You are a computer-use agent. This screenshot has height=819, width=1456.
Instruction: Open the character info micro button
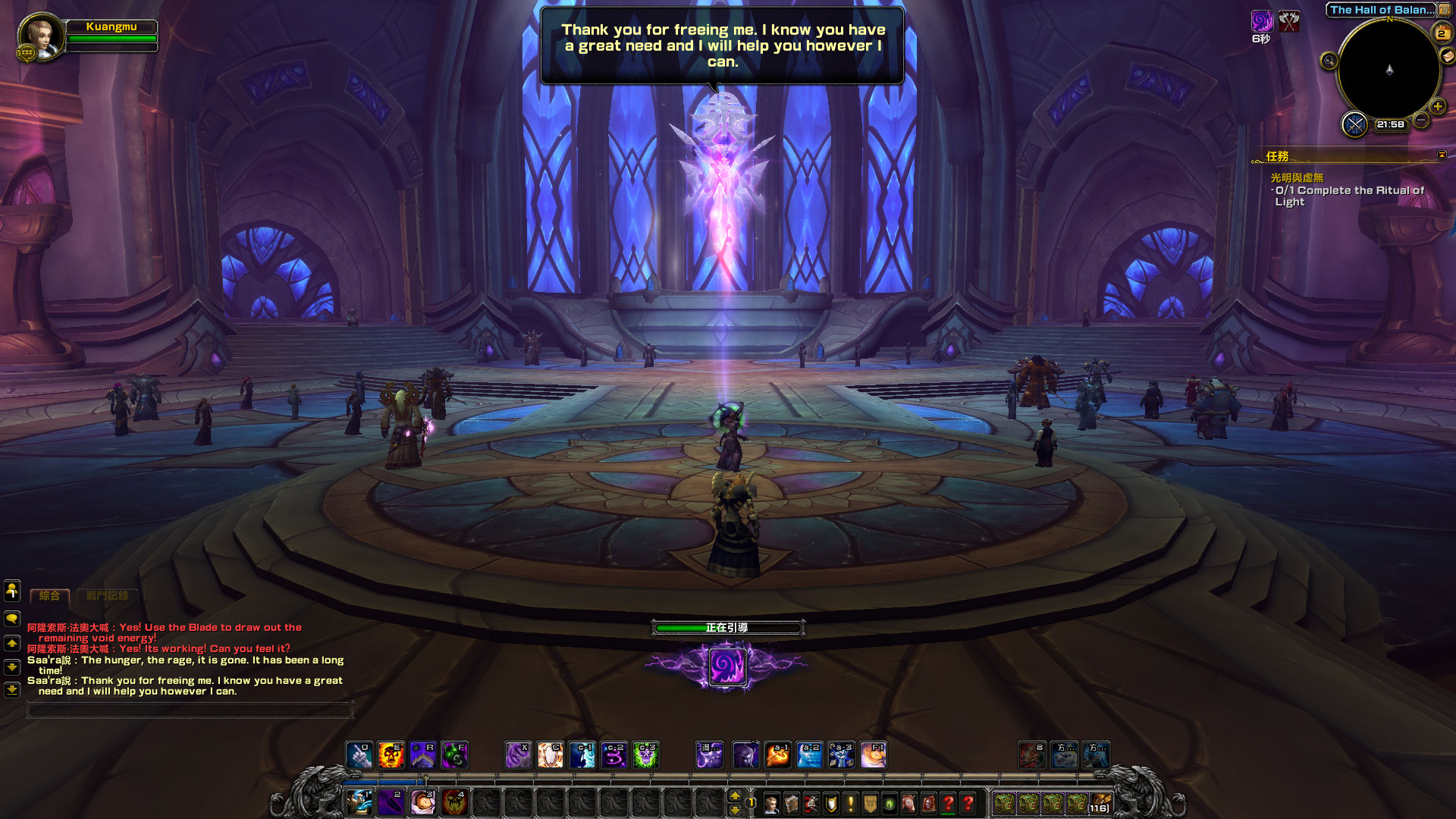click(x=771, y=803)
